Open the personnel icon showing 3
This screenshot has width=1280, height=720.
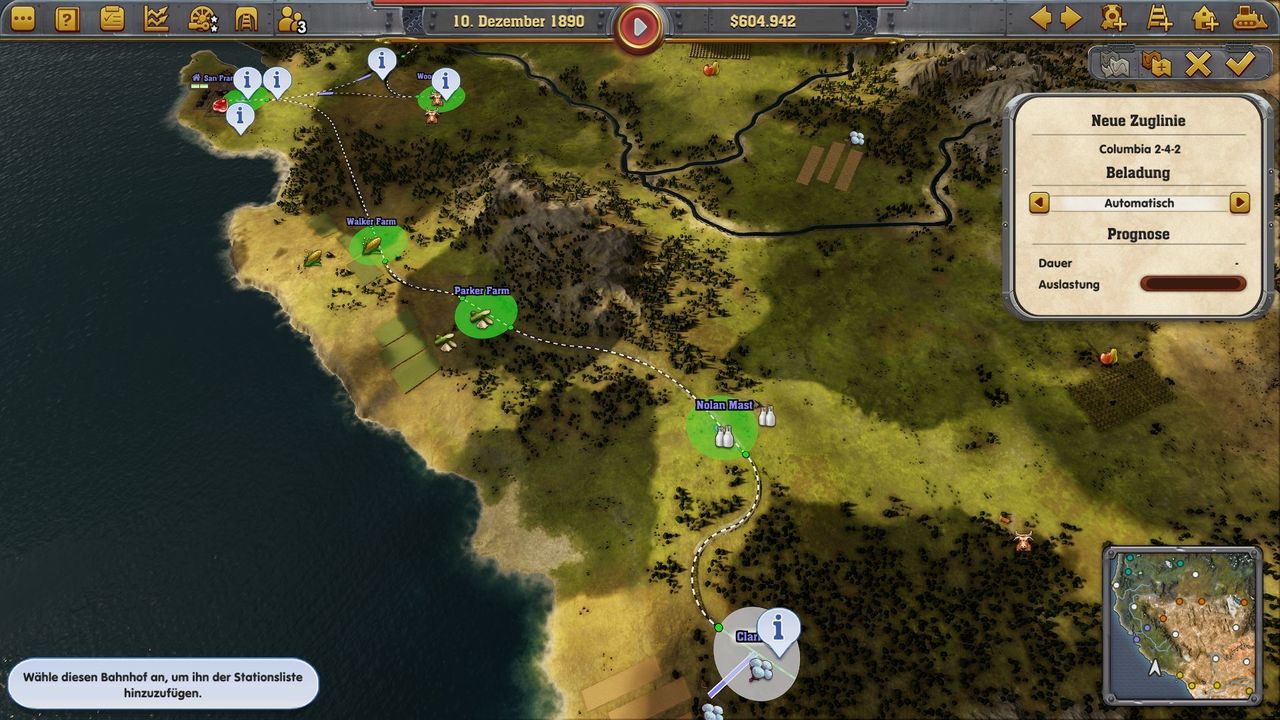click(x=291, y=19)
